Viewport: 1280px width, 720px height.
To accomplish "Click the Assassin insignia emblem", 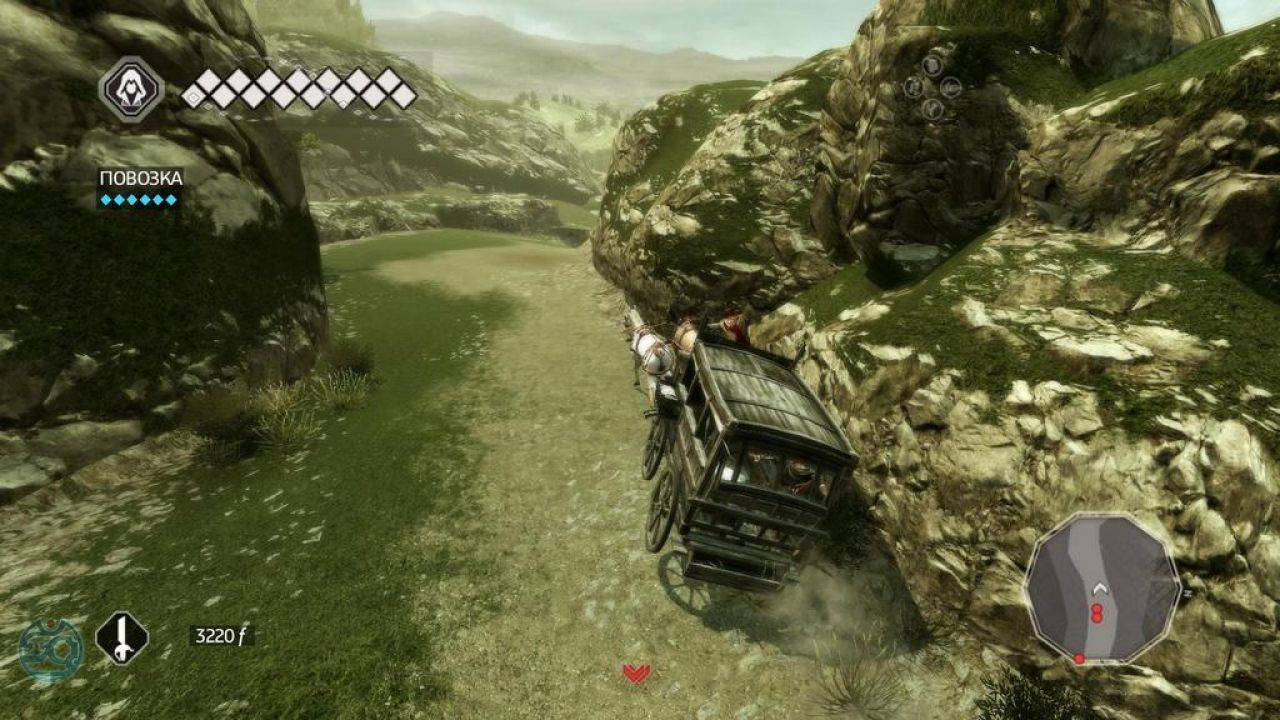I will tap(131, 90).
